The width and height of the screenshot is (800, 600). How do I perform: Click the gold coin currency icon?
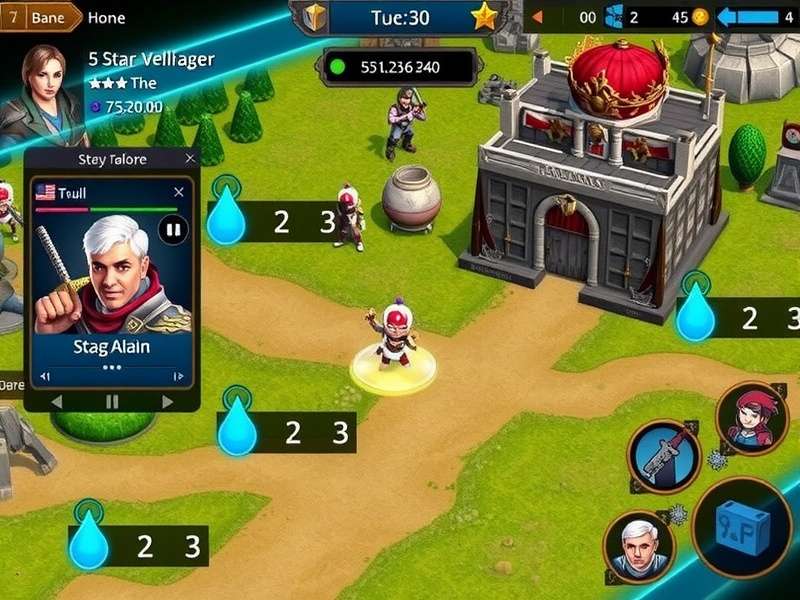coord(700,17)
